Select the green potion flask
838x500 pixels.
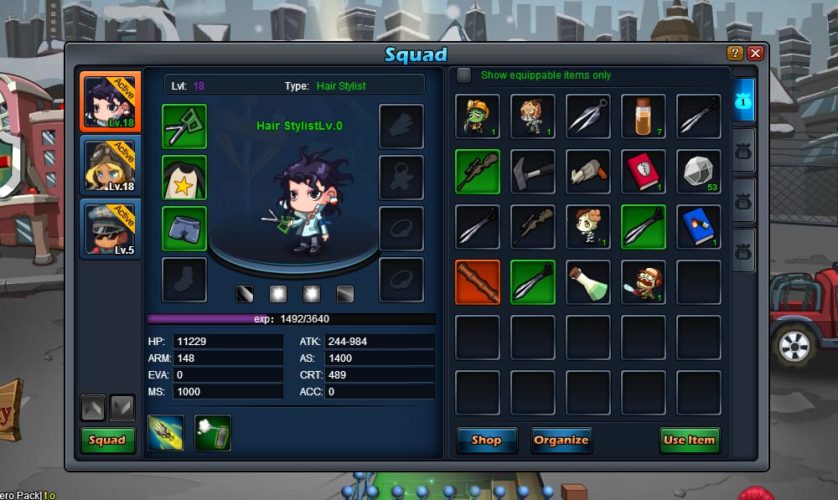[x=588, y=282]
